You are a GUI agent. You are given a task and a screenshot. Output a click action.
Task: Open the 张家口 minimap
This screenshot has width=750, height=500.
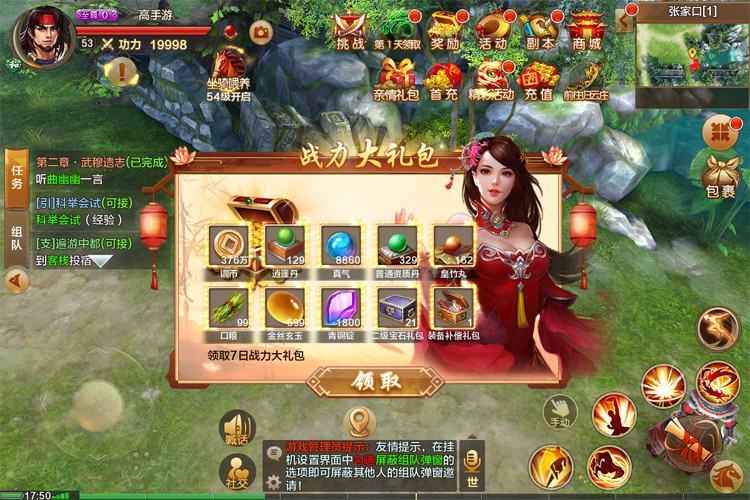click(692, 48)
